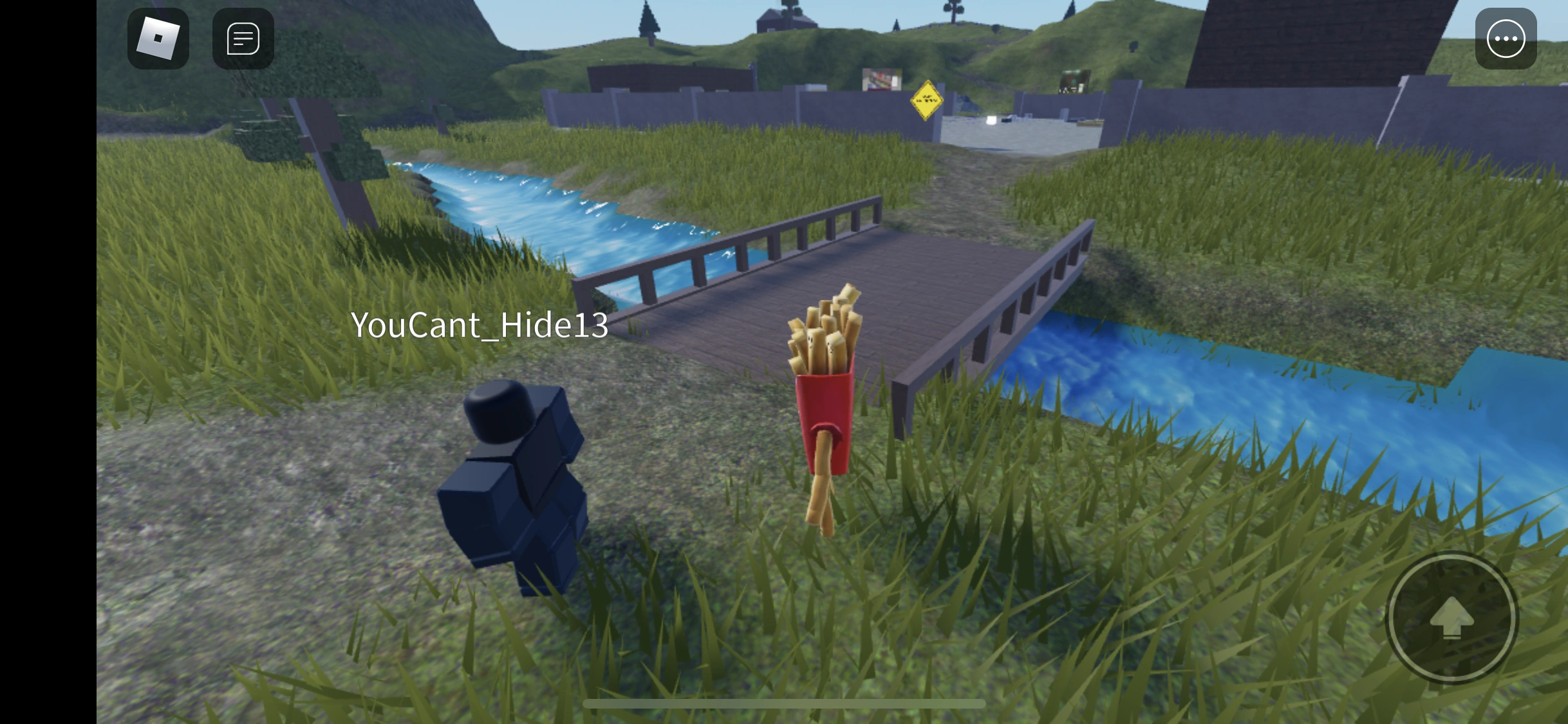Open the more options ellipsis menu
Viewport: 1568px width, 724px height.
[1506, 39]
